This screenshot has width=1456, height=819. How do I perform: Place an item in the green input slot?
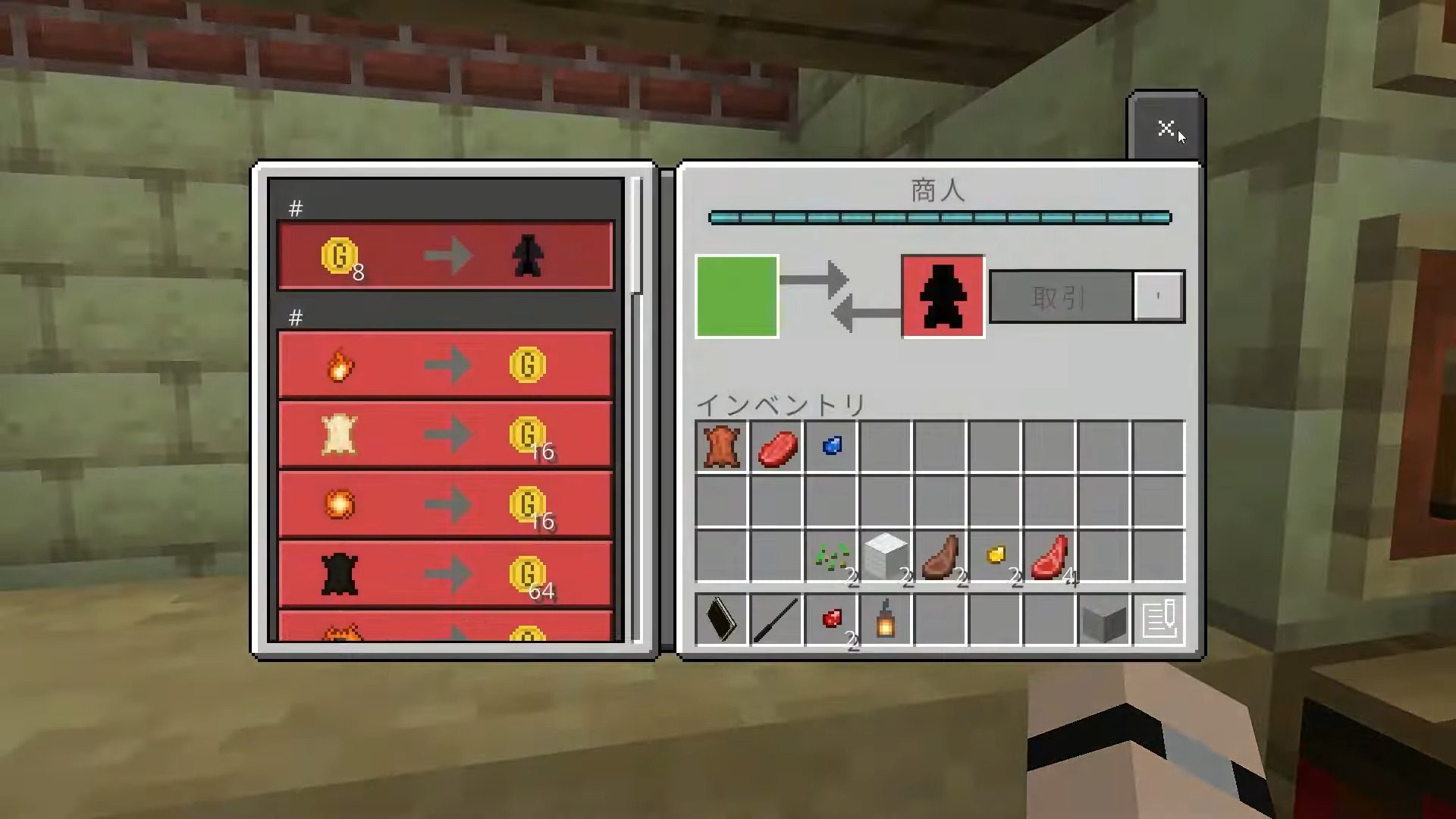pos(736,295)
